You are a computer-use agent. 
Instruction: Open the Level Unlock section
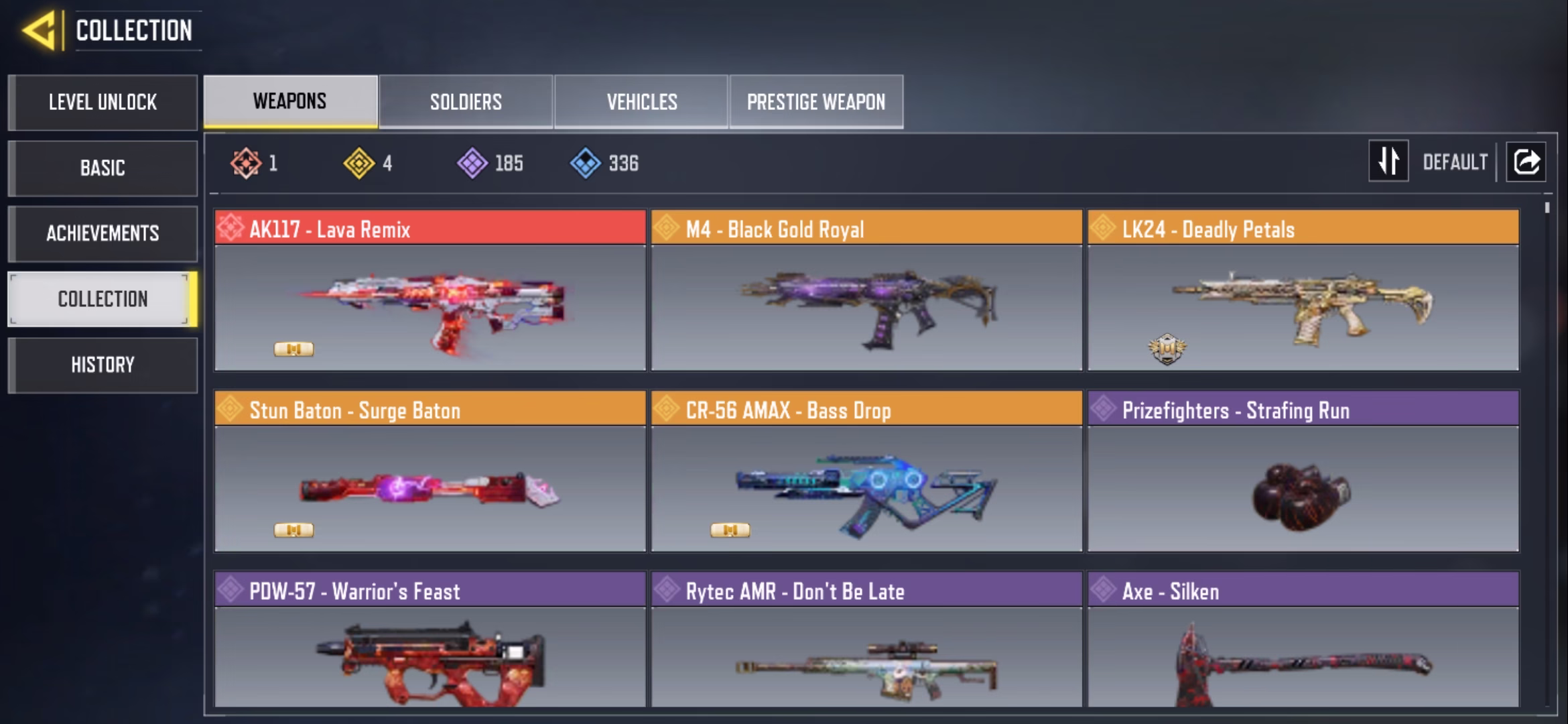[x=103, y=103]
